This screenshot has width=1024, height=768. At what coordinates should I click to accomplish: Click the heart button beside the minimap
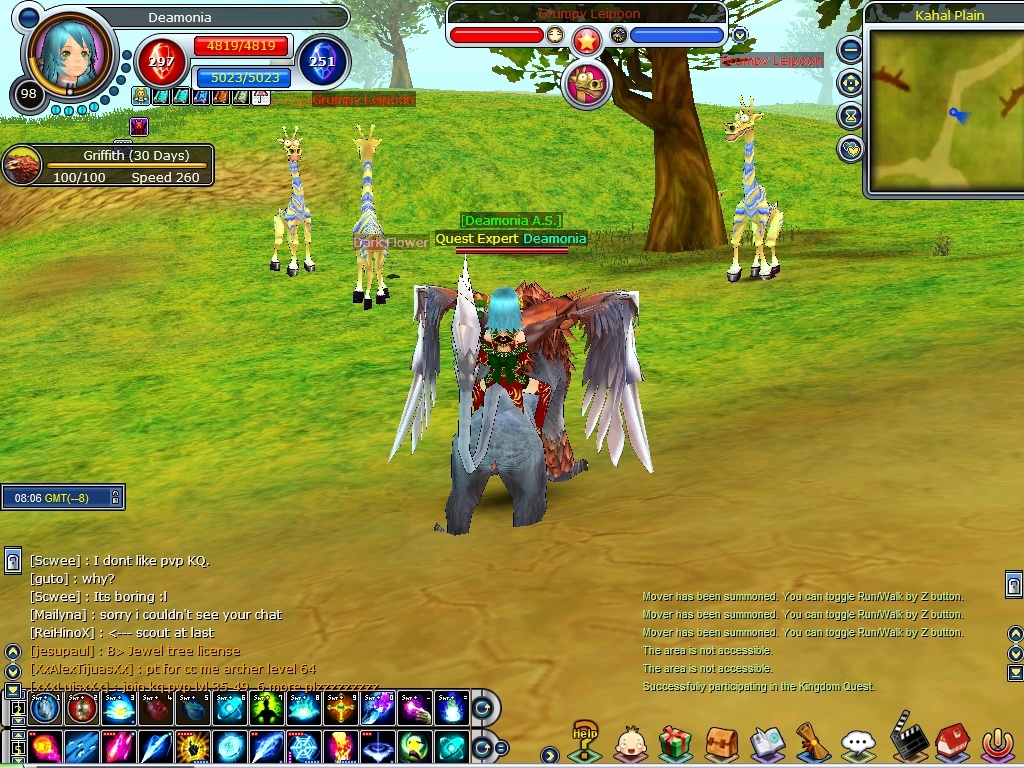click(x=850, y=149)
